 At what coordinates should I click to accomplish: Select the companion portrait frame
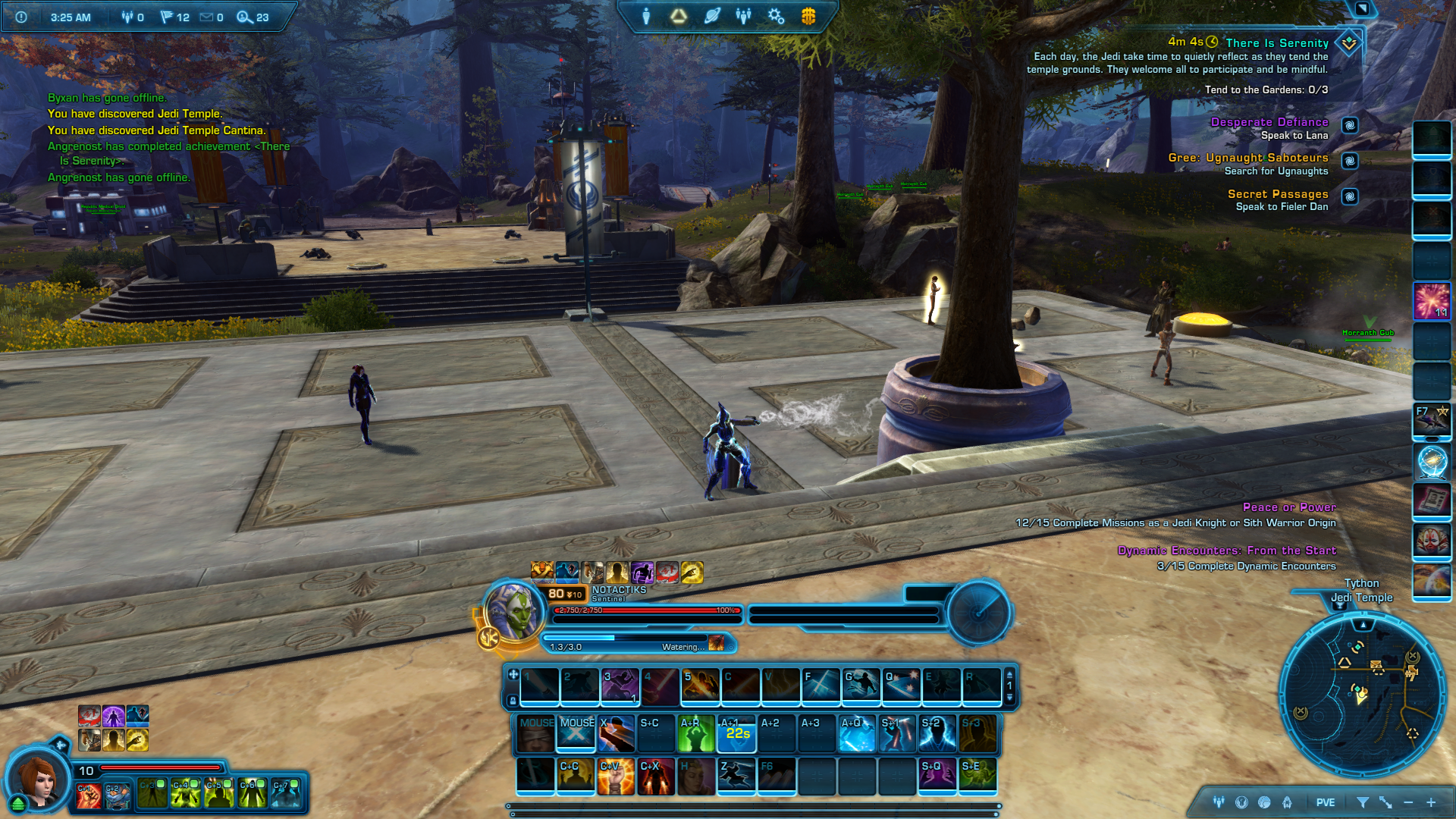point(36,779)
